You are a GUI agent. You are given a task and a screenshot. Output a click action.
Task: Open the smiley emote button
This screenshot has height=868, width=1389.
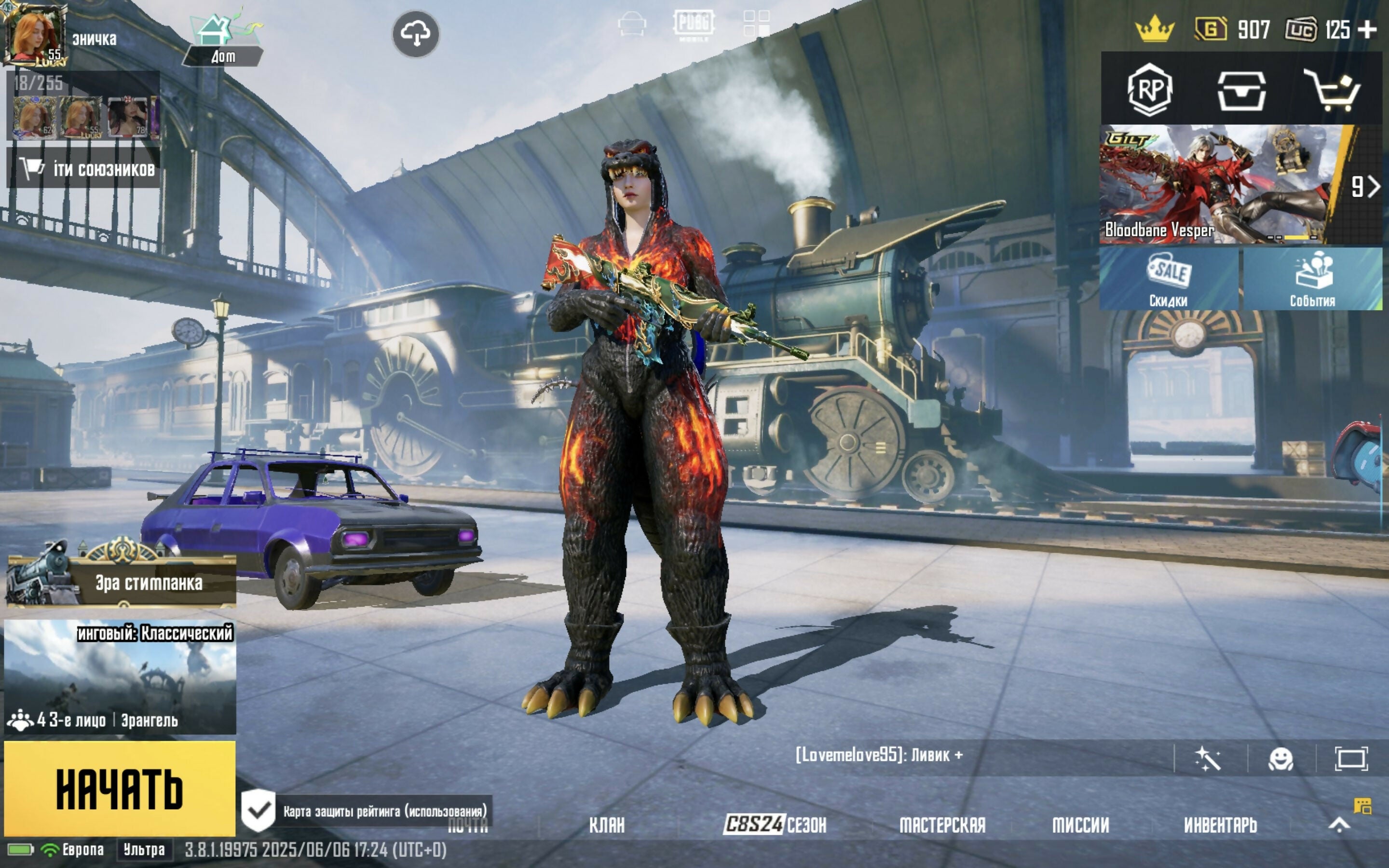(1280, 759)
